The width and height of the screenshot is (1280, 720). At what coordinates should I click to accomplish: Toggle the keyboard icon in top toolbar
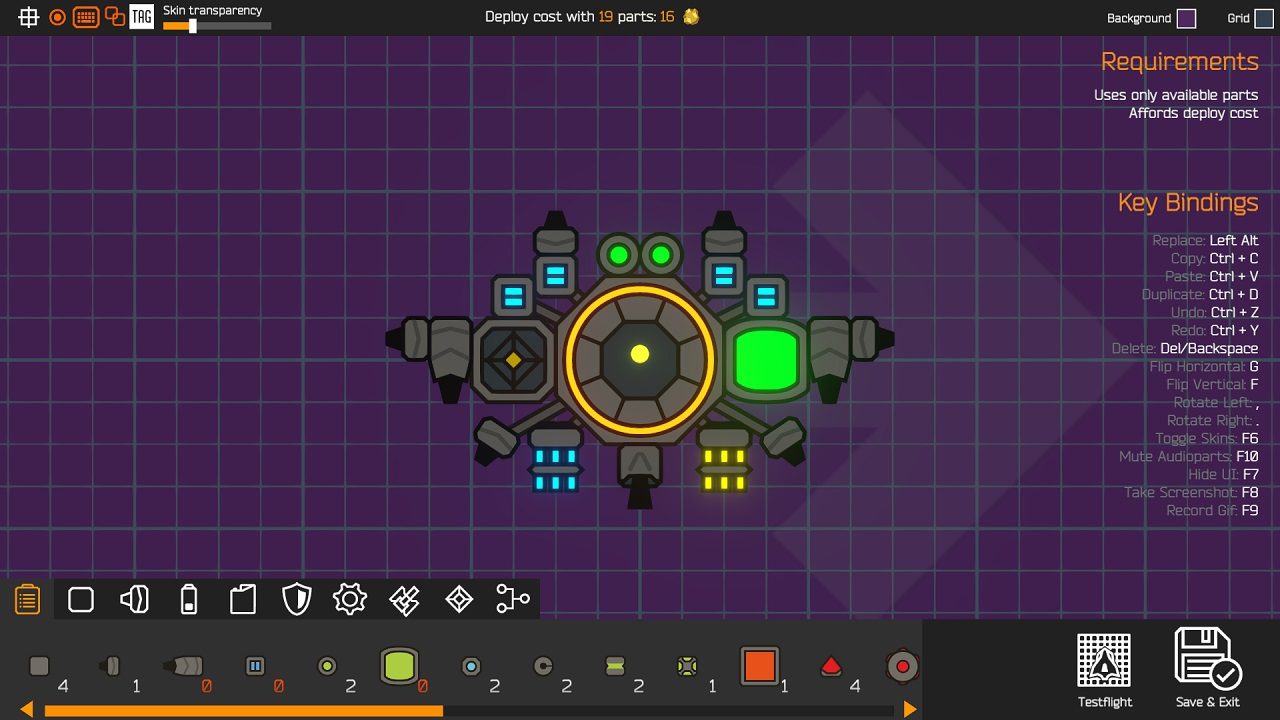coord(86,17)
